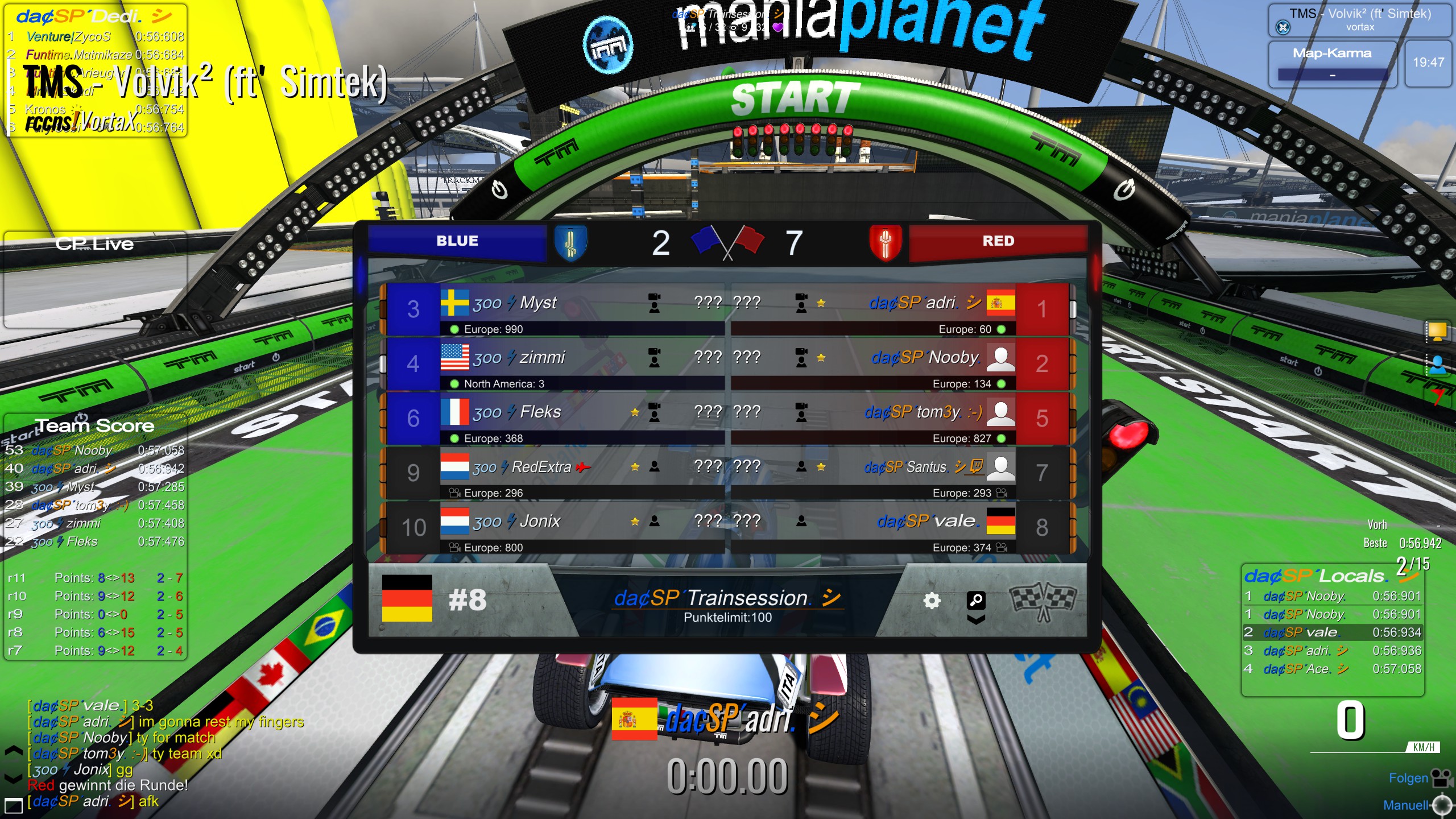Open scoreboard settings via gear icon
The image size is (1456, 819).
tap(931, 601)
